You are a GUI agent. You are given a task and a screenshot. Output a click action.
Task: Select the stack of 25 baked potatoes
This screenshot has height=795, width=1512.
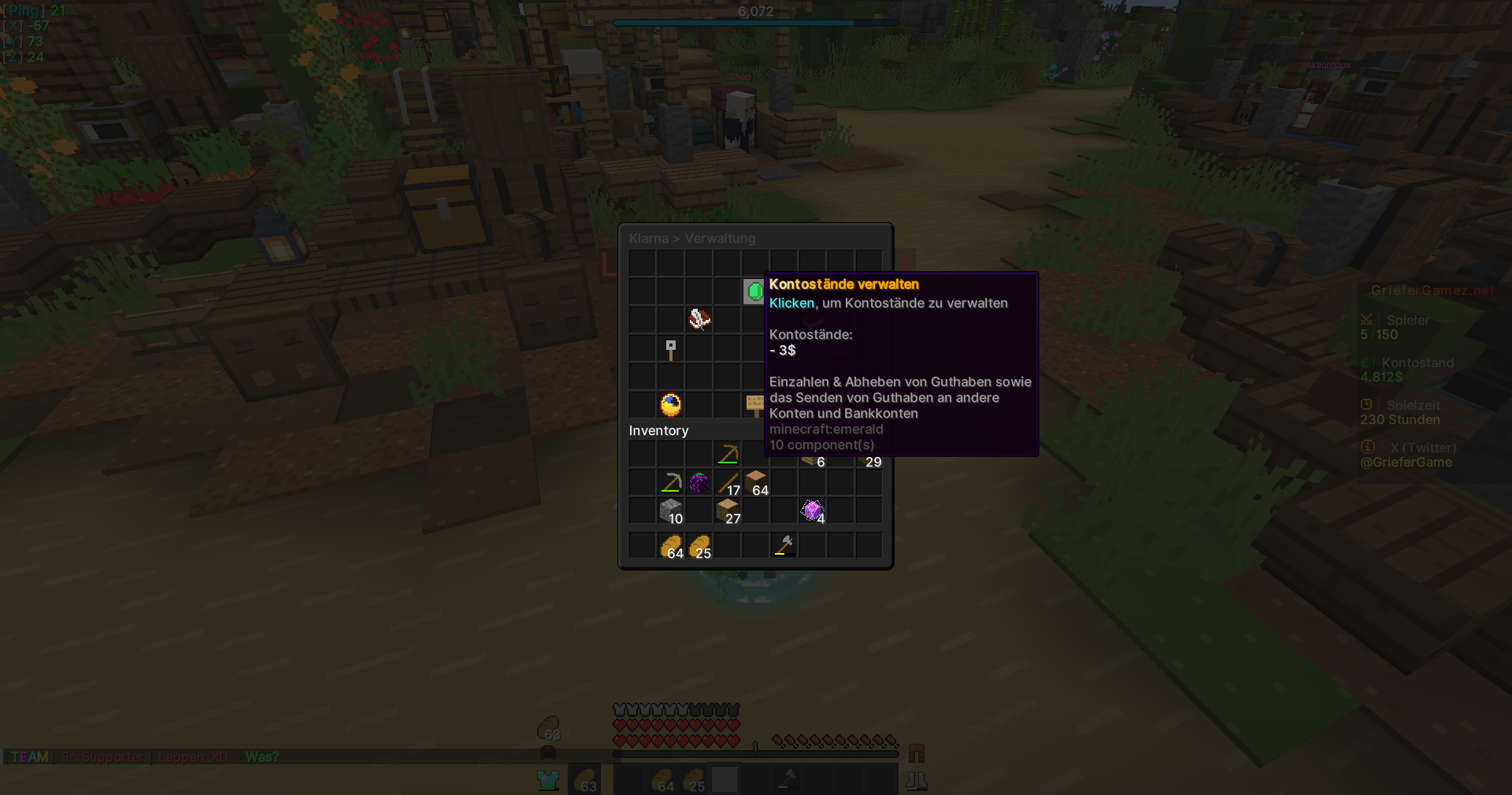click(699, 546)
